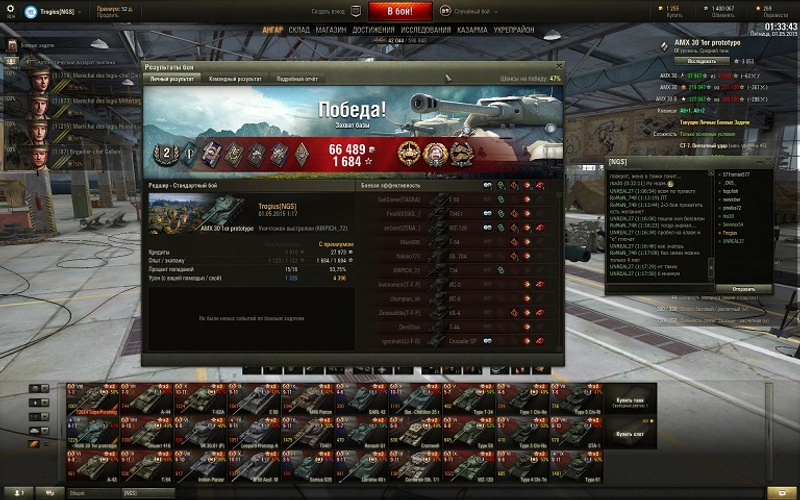
Task: Close the [NGS] chat window
Action: [x=766, y=162]
